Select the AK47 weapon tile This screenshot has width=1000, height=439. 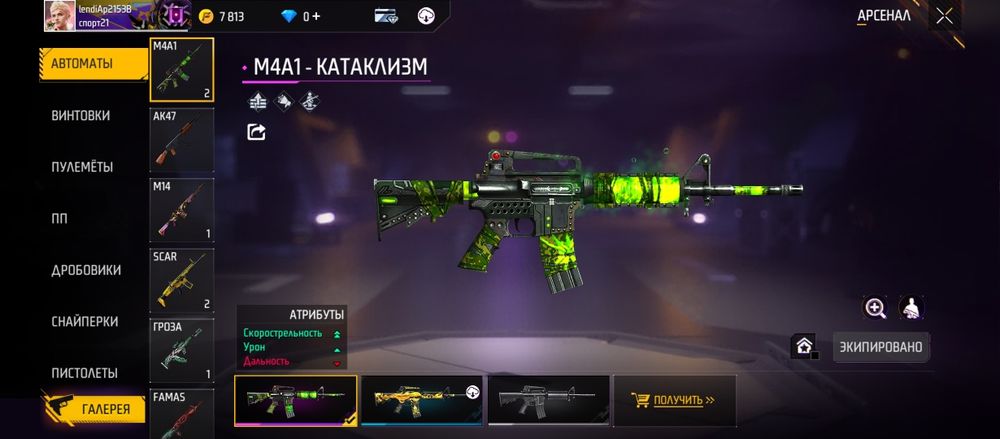coord(182,139)
